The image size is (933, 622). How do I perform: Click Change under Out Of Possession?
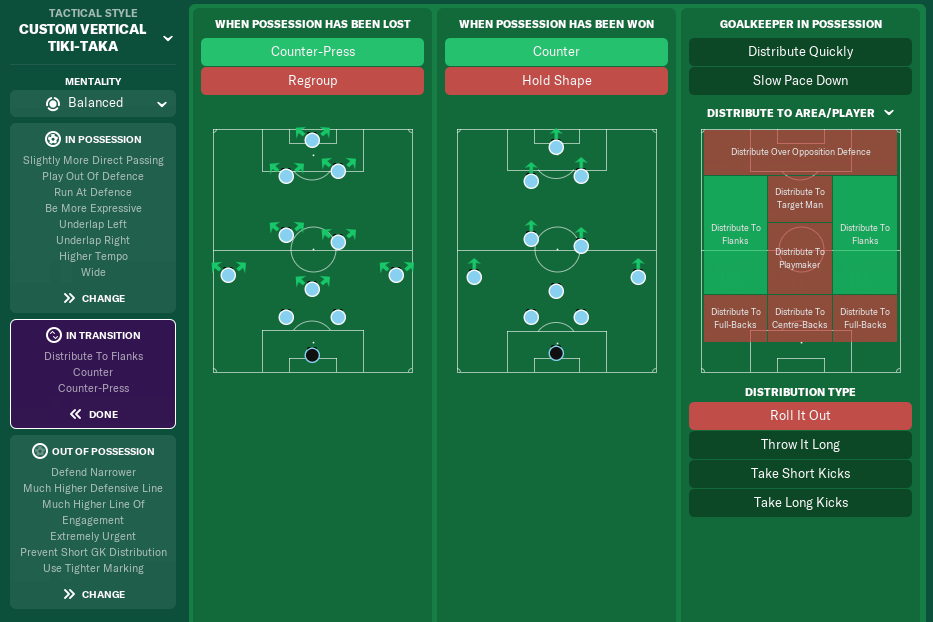[93, 594]
